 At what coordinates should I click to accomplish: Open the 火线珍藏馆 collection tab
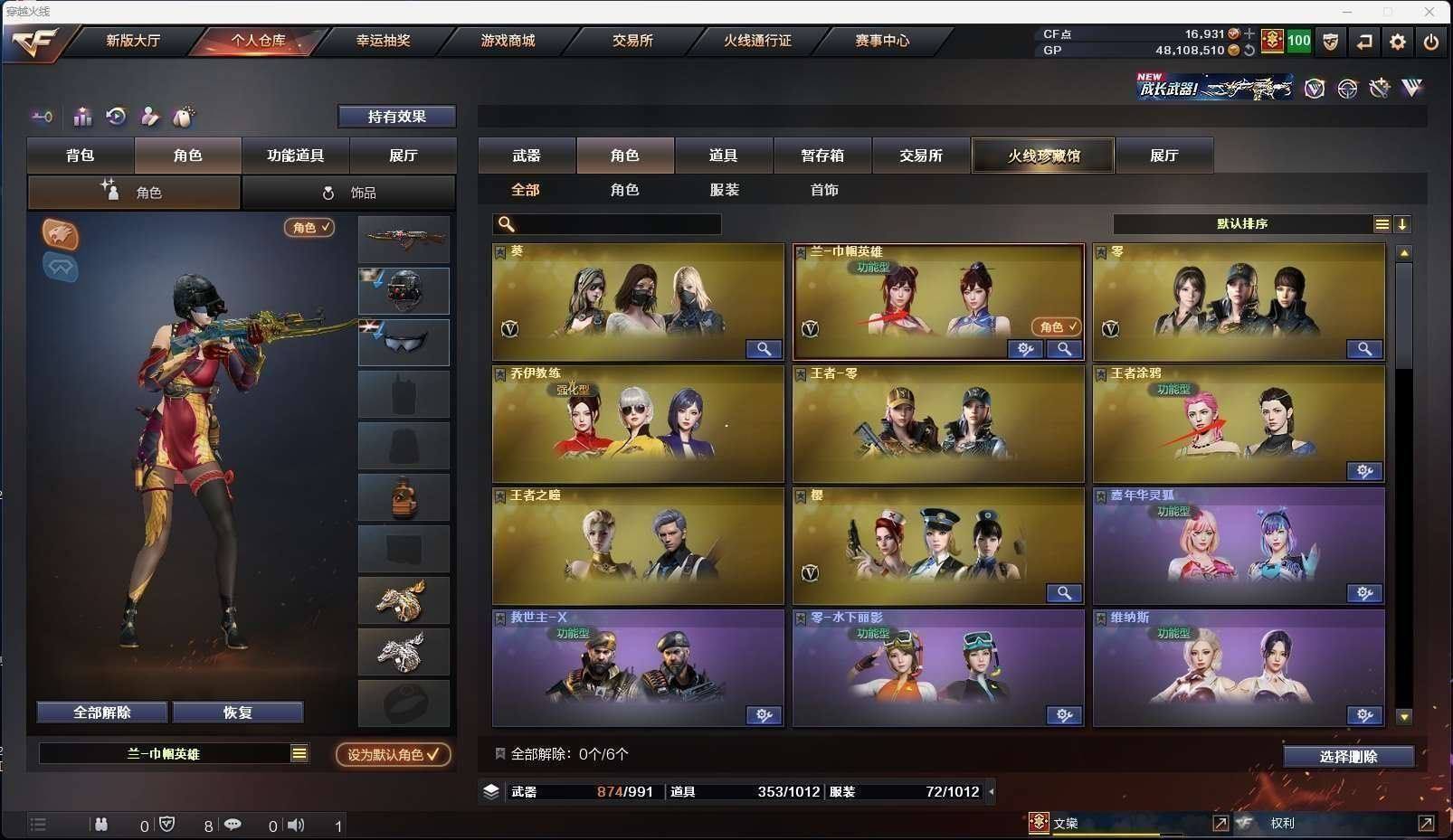pos(1043,156)
